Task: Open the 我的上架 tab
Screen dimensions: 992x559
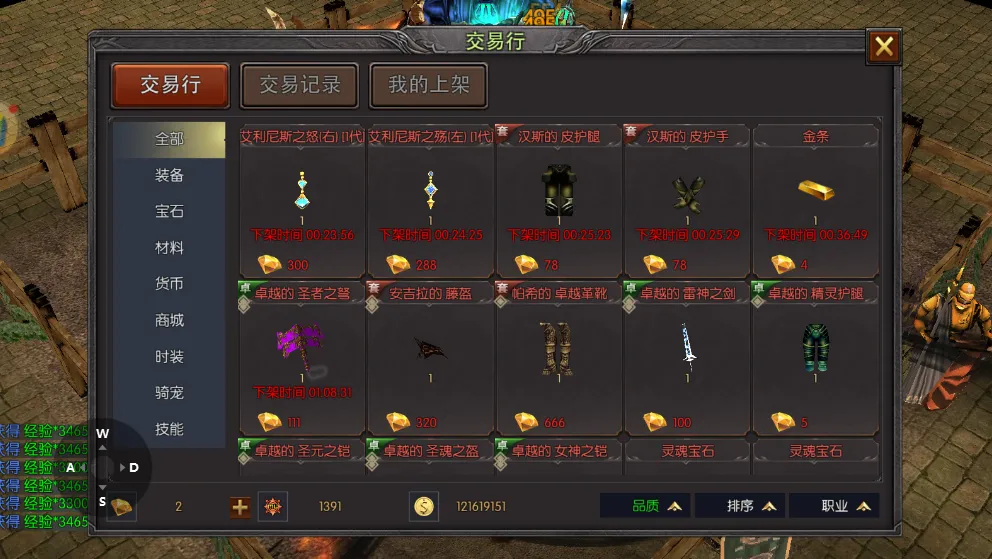Action: [x=428, y=86]
